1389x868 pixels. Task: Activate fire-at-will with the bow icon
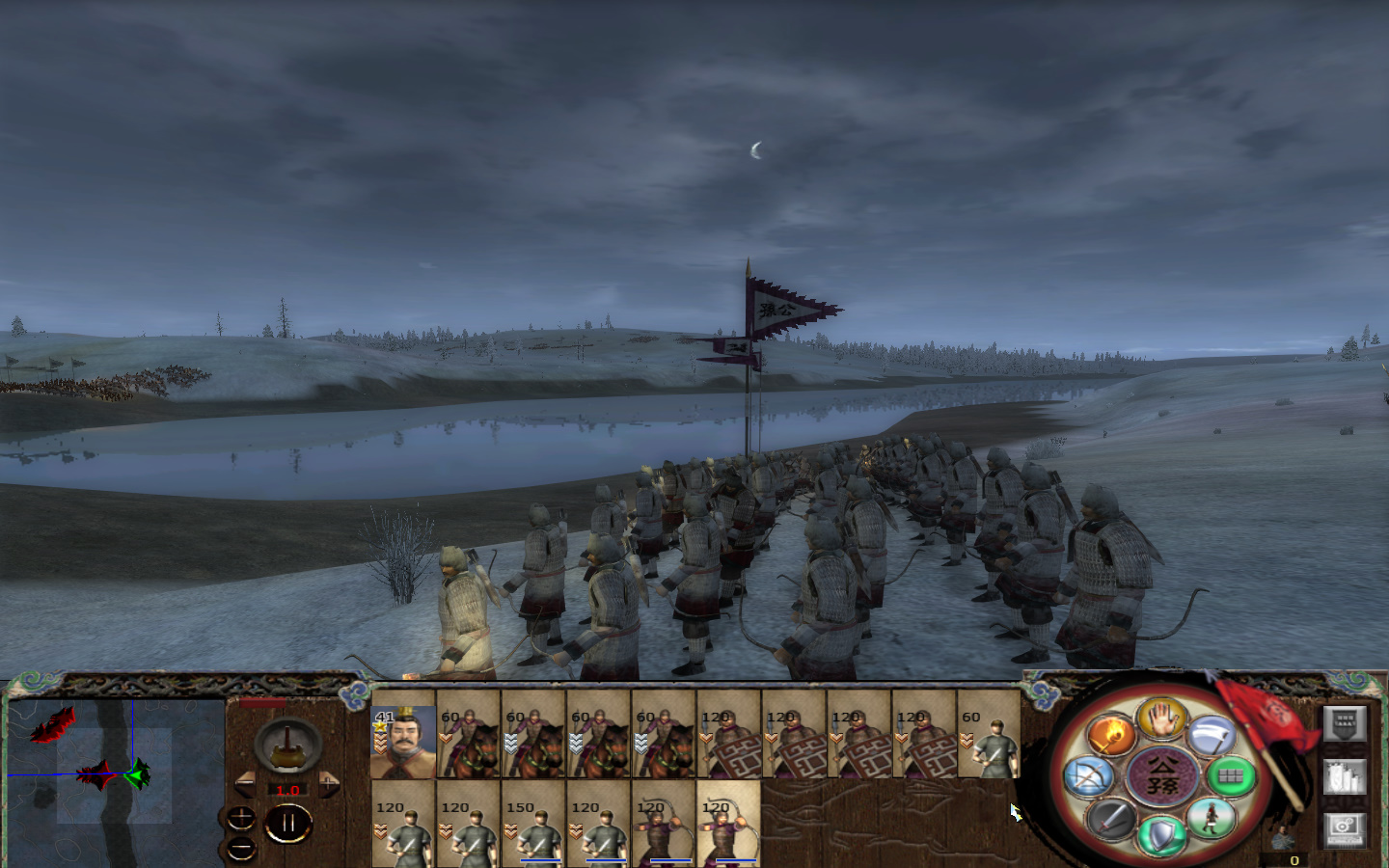pyautogui.click(x=1090, y=774)
